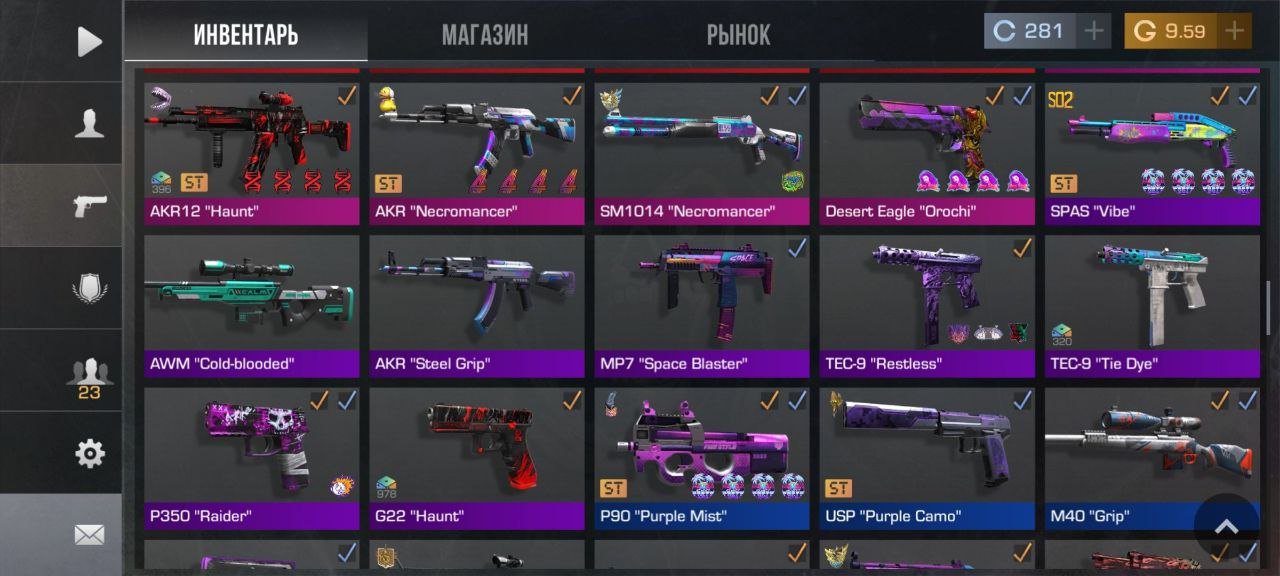This screenshot has height=576, width=1280.
Task: Tap the play arrow in the sidebar
Action: [x=89, y=41]
